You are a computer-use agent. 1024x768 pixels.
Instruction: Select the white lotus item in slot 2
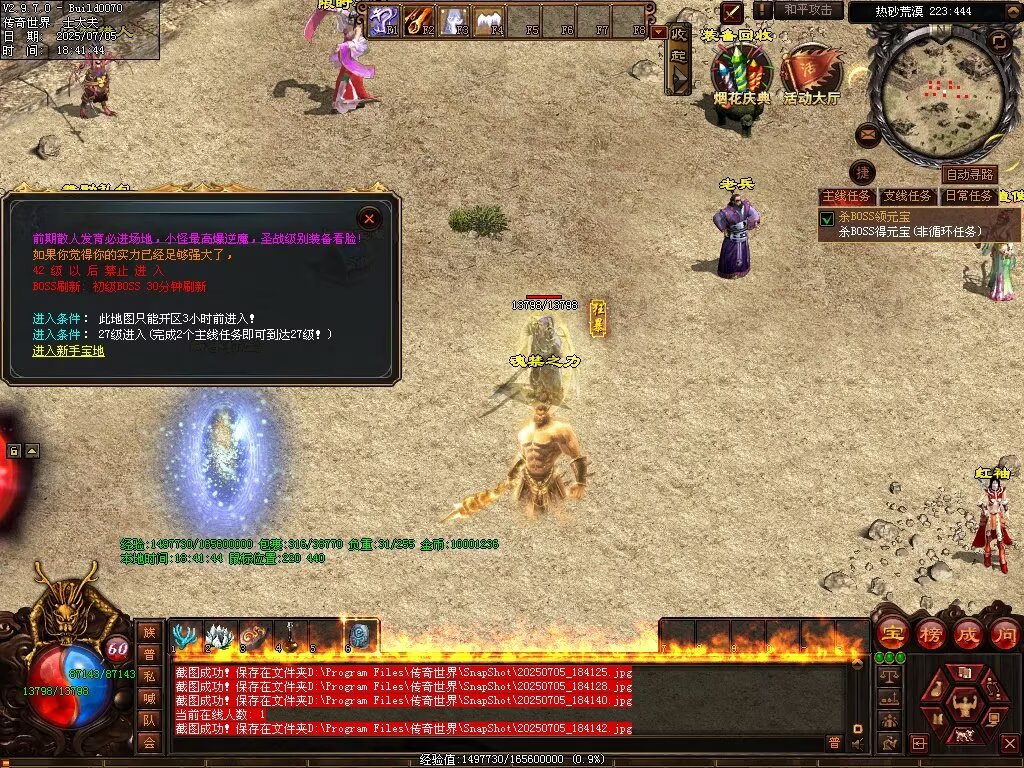tap(219, 636)
